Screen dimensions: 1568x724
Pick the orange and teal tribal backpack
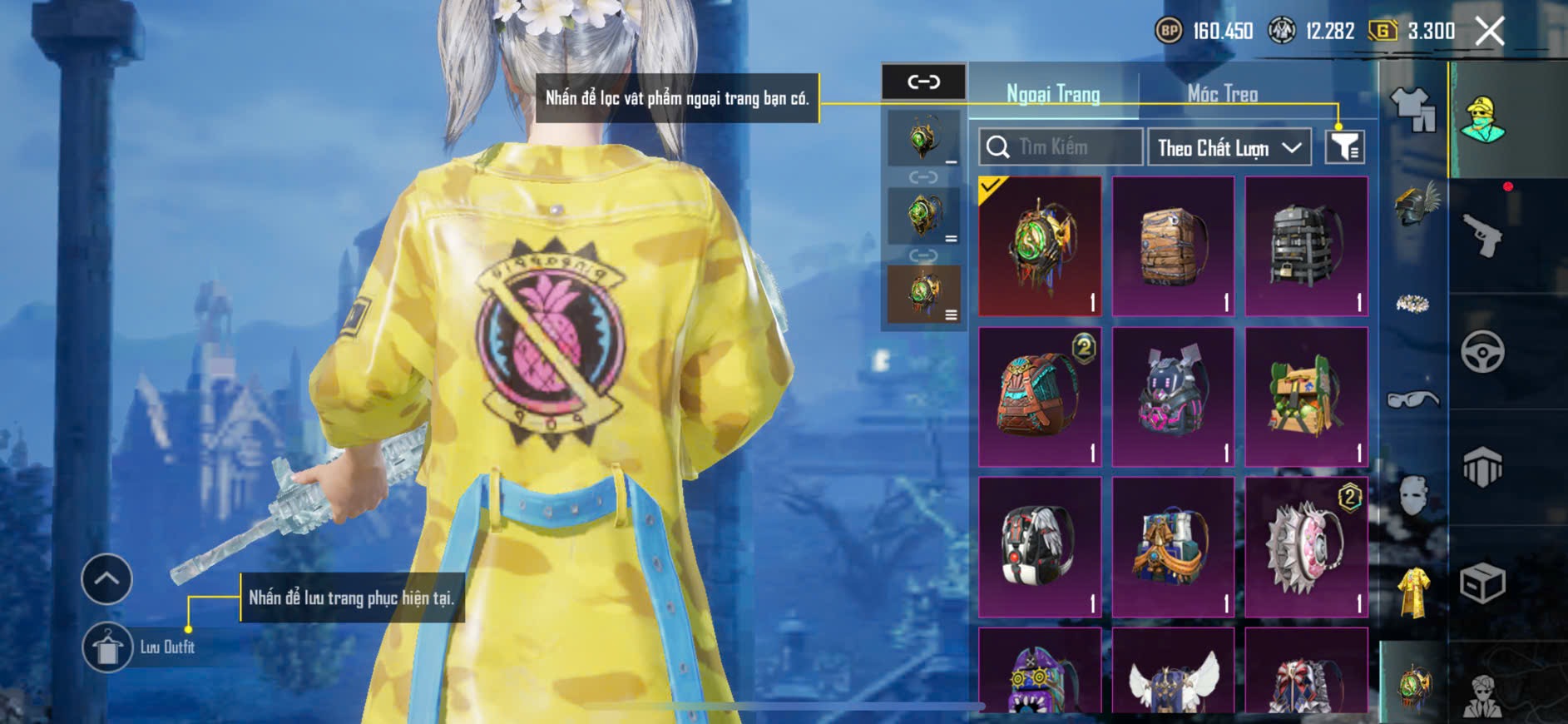pos(1040,397)
